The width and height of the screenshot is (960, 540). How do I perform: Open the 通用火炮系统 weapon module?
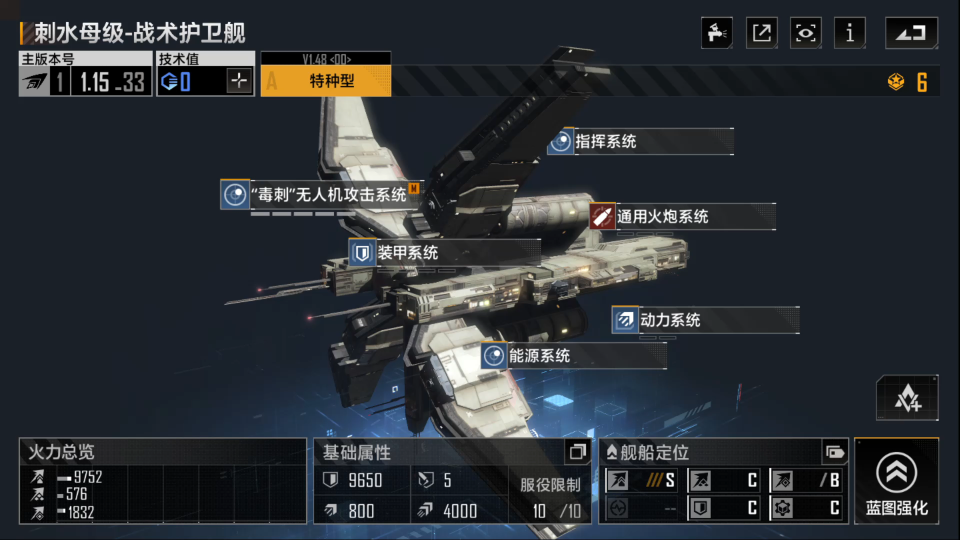tap(681, 216)
